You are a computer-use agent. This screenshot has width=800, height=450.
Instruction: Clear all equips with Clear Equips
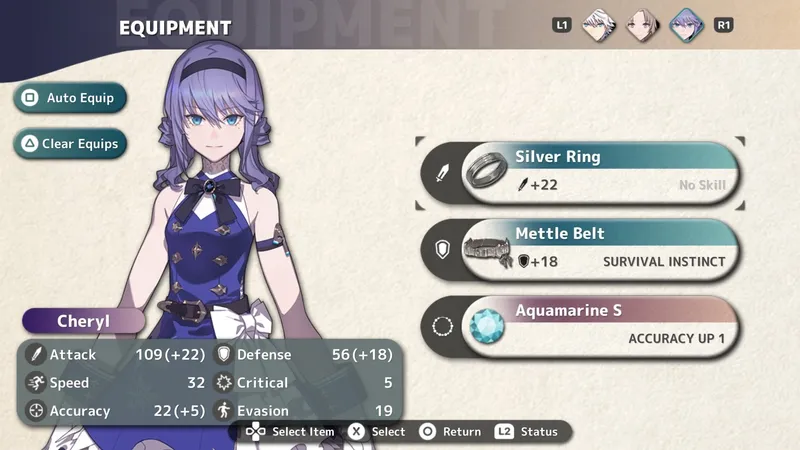click(70, 144)
